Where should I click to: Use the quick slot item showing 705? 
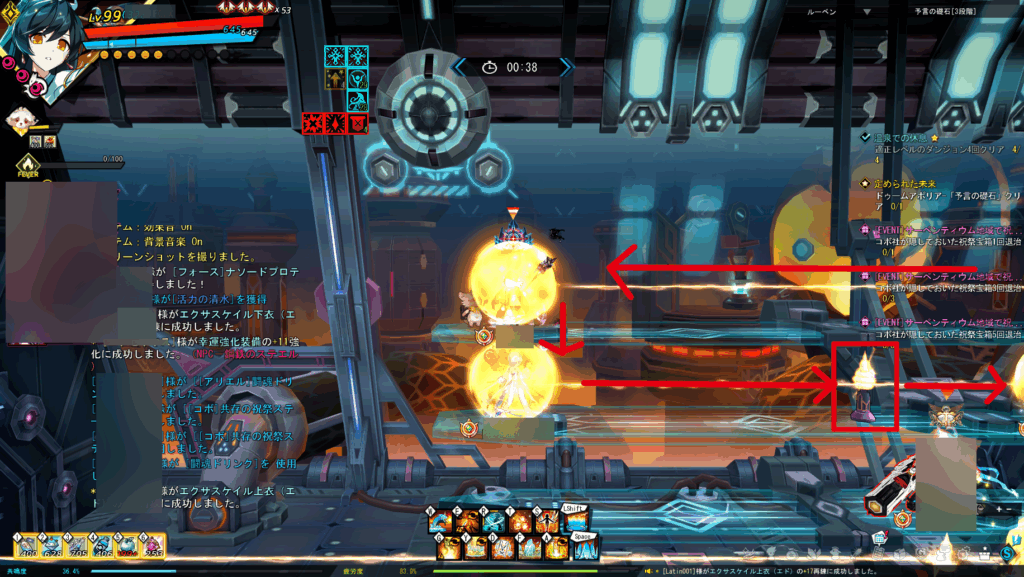coord(78,545)
